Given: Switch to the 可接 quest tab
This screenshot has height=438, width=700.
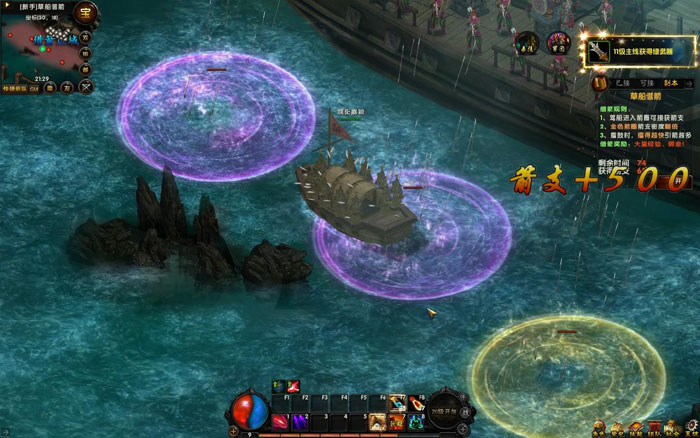Looking at the screenshot, I should pyautogui.click(x=646, y=82).
